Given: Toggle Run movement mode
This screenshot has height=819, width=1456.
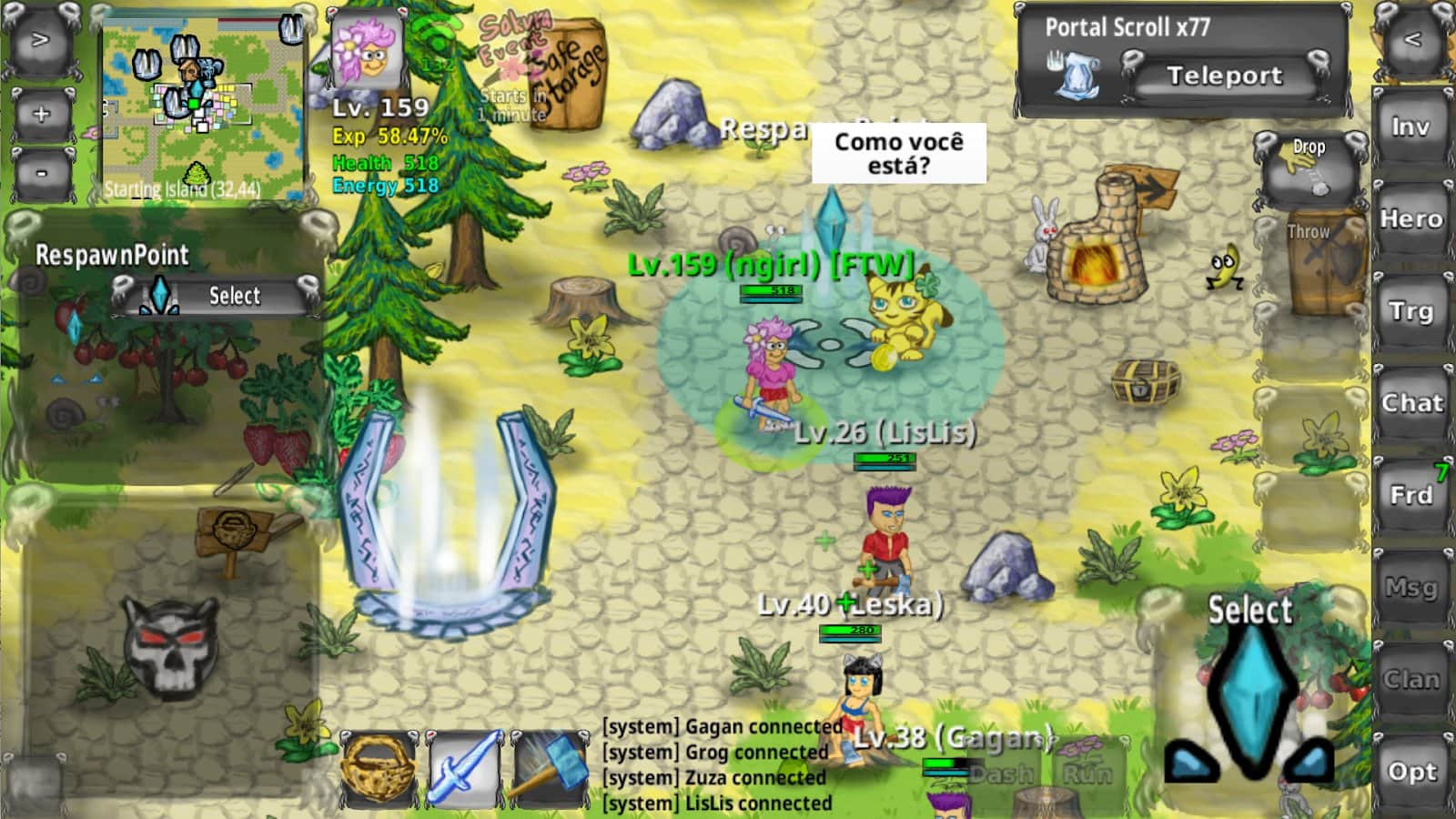Looking at the screenshot, I should (x=1088, y=775).
